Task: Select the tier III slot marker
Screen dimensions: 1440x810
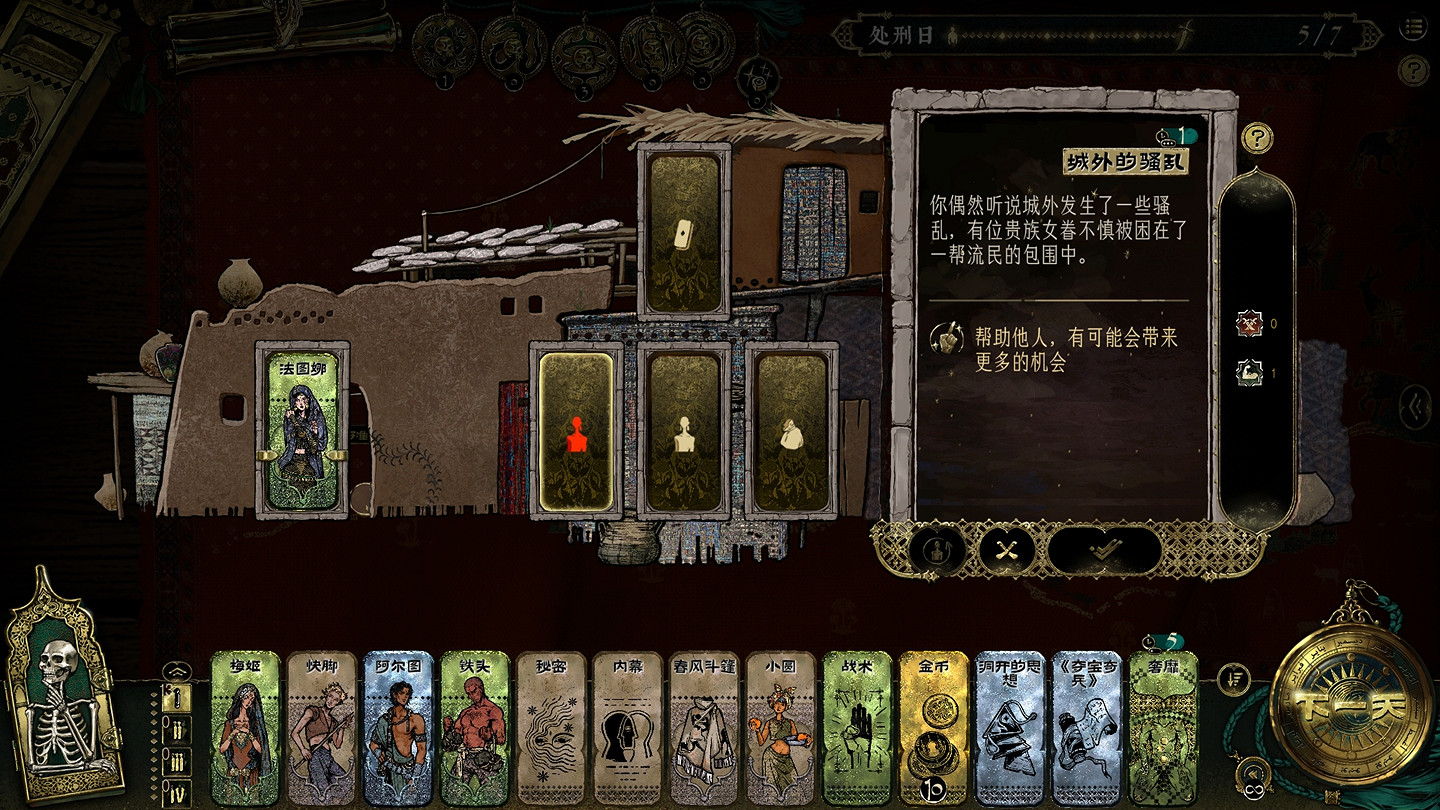Action: [179, 762]
